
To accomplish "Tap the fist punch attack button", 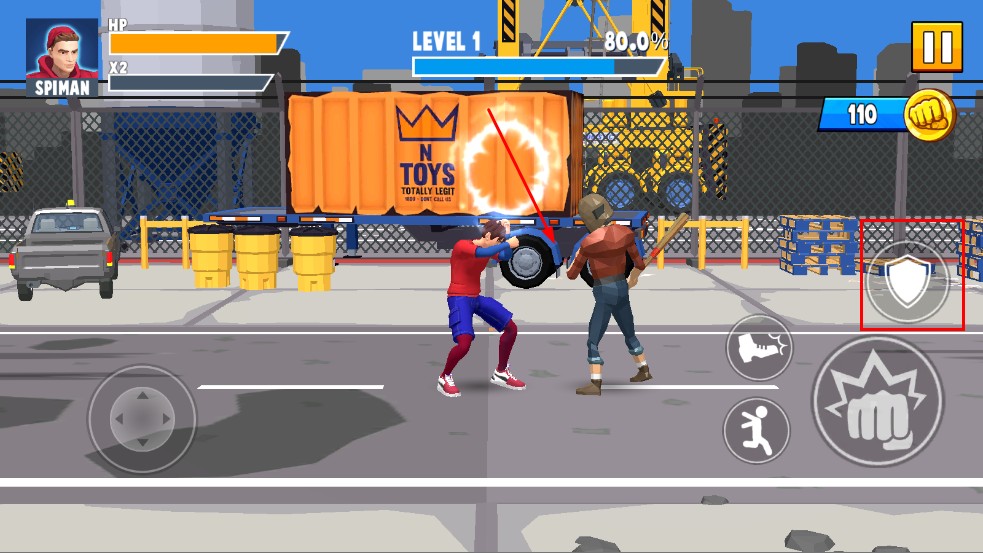I will coord(876,401).
